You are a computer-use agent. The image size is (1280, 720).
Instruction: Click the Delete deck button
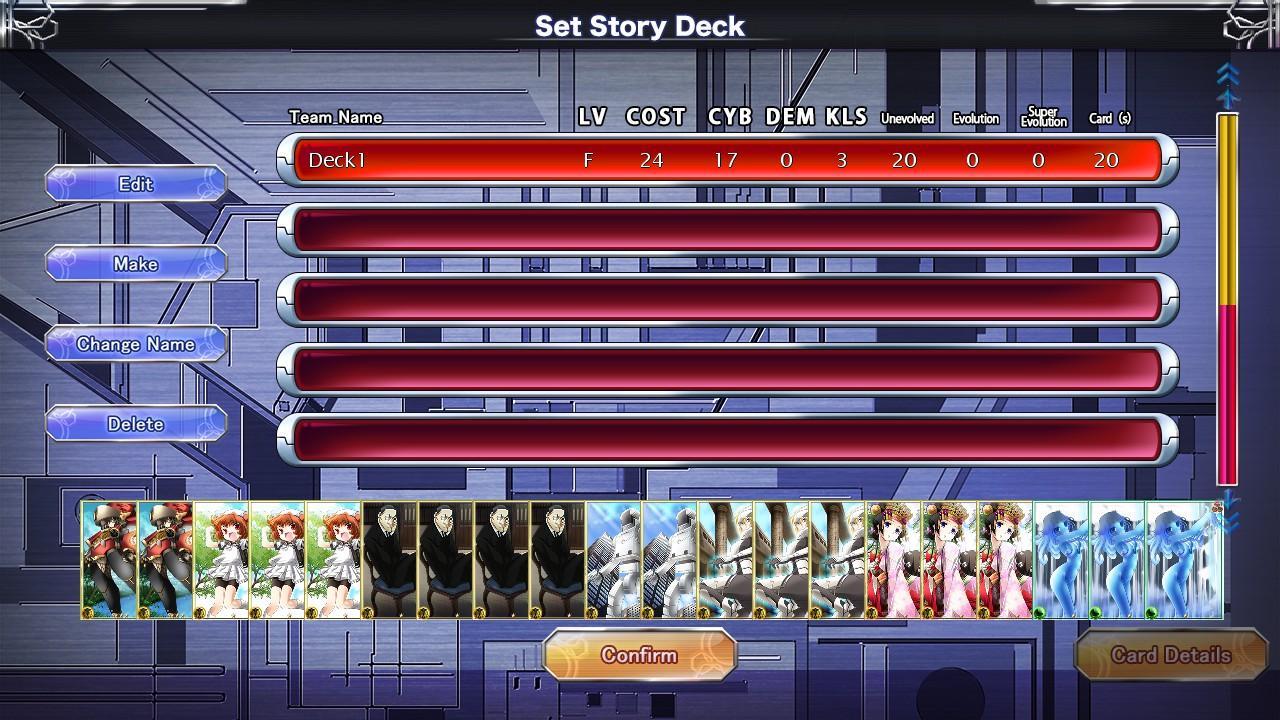[x=136, y=424]
